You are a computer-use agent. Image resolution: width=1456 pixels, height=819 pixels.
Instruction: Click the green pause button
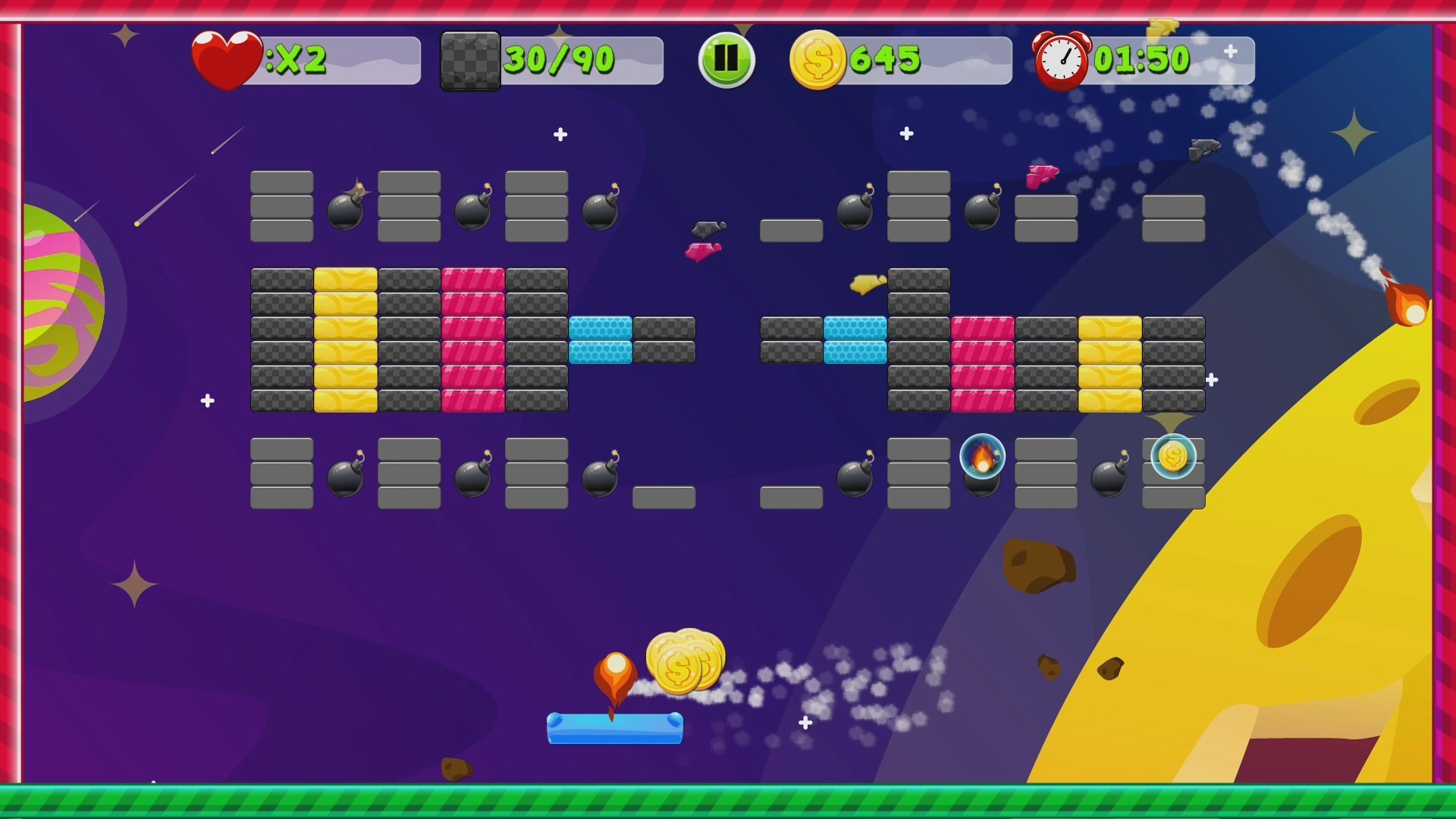click(725, 59)
